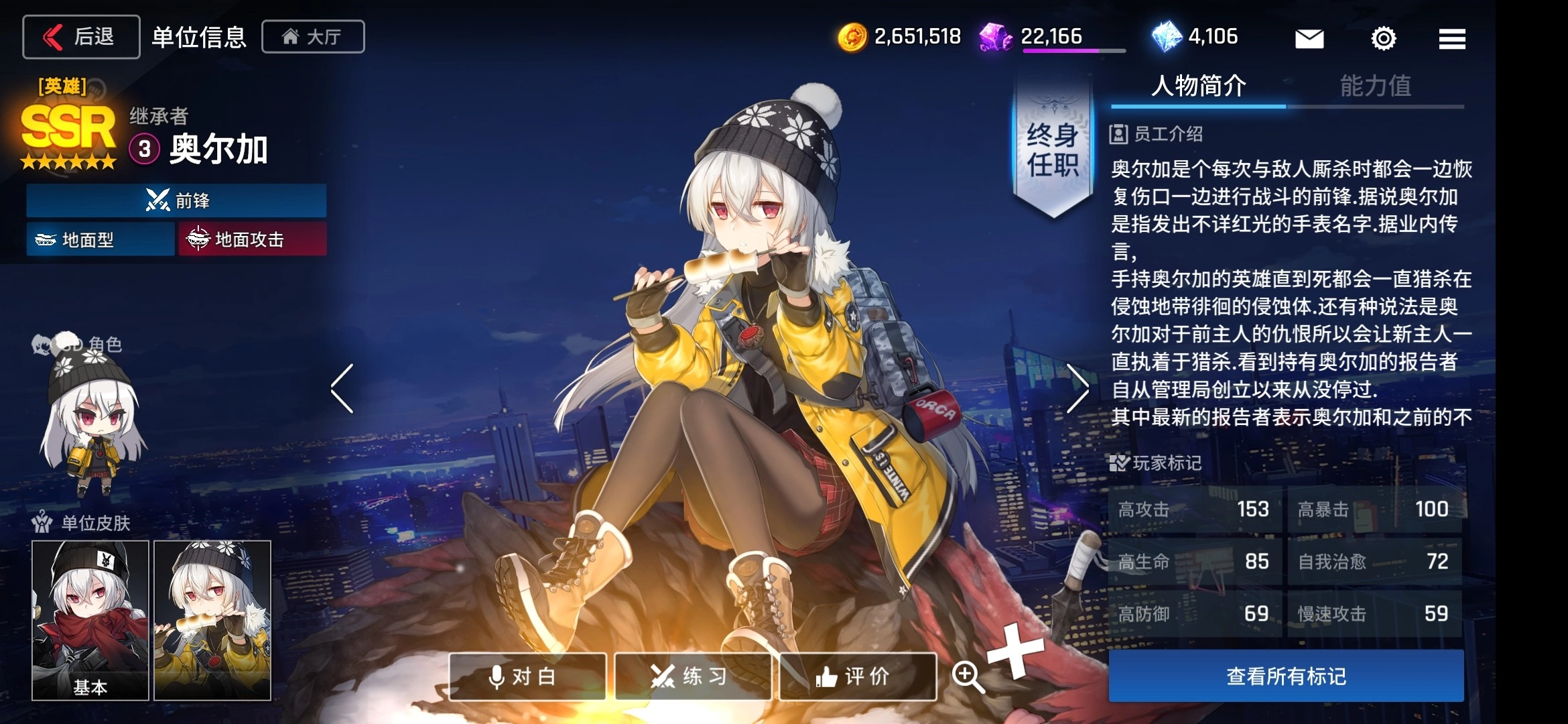
Task: Go back with the 后退 button
Action: (81, 37)
